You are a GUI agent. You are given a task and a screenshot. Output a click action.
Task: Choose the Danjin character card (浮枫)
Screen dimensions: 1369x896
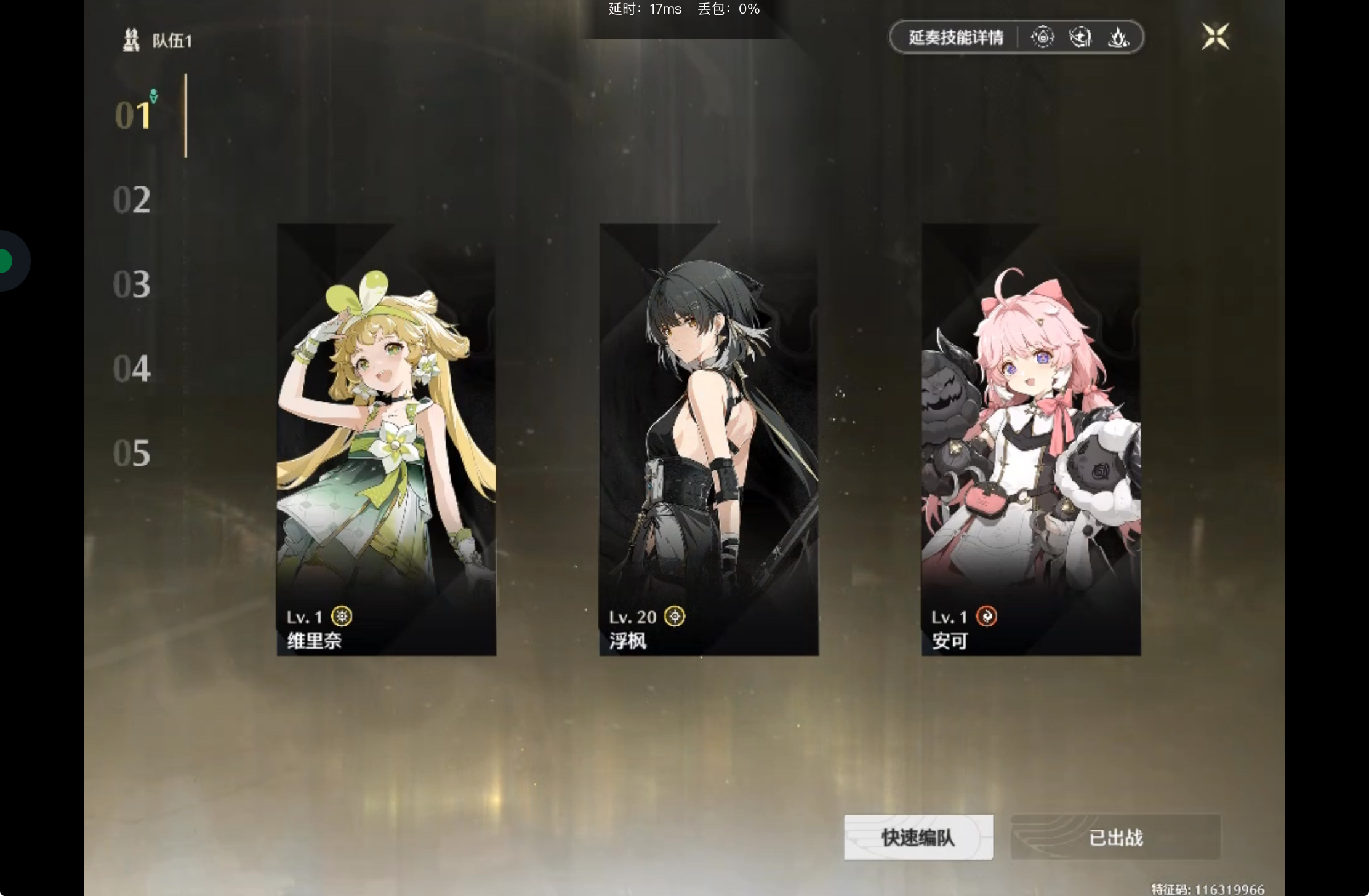[x=709, y=439]
